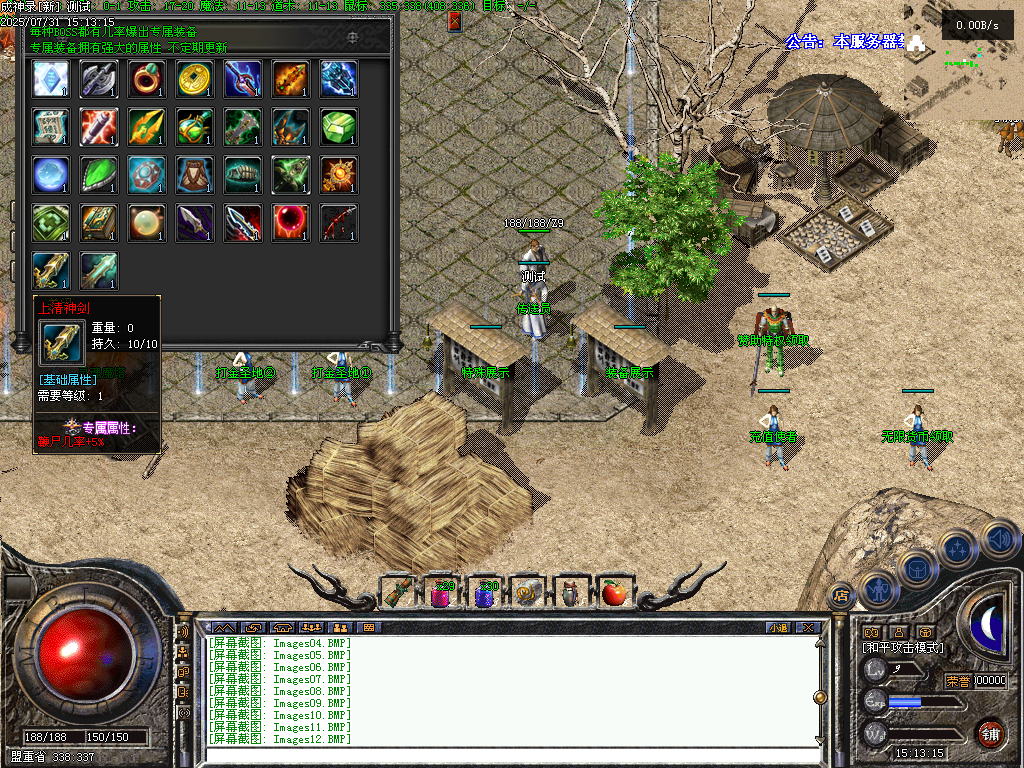Open the shop via the 店 button
The image size is (1024, 768).
[841, 595]
